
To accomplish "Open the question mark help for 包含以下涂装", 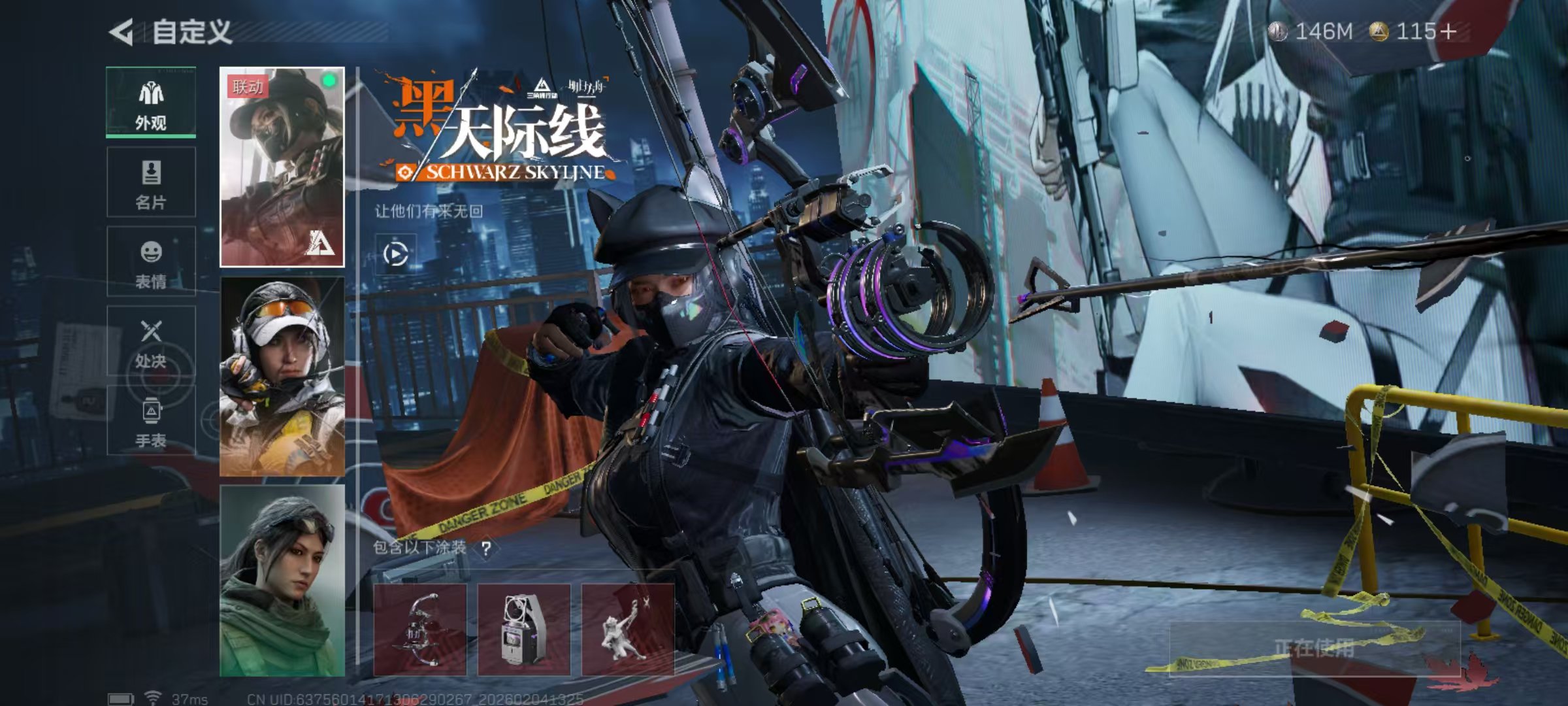I will (486, 548).
